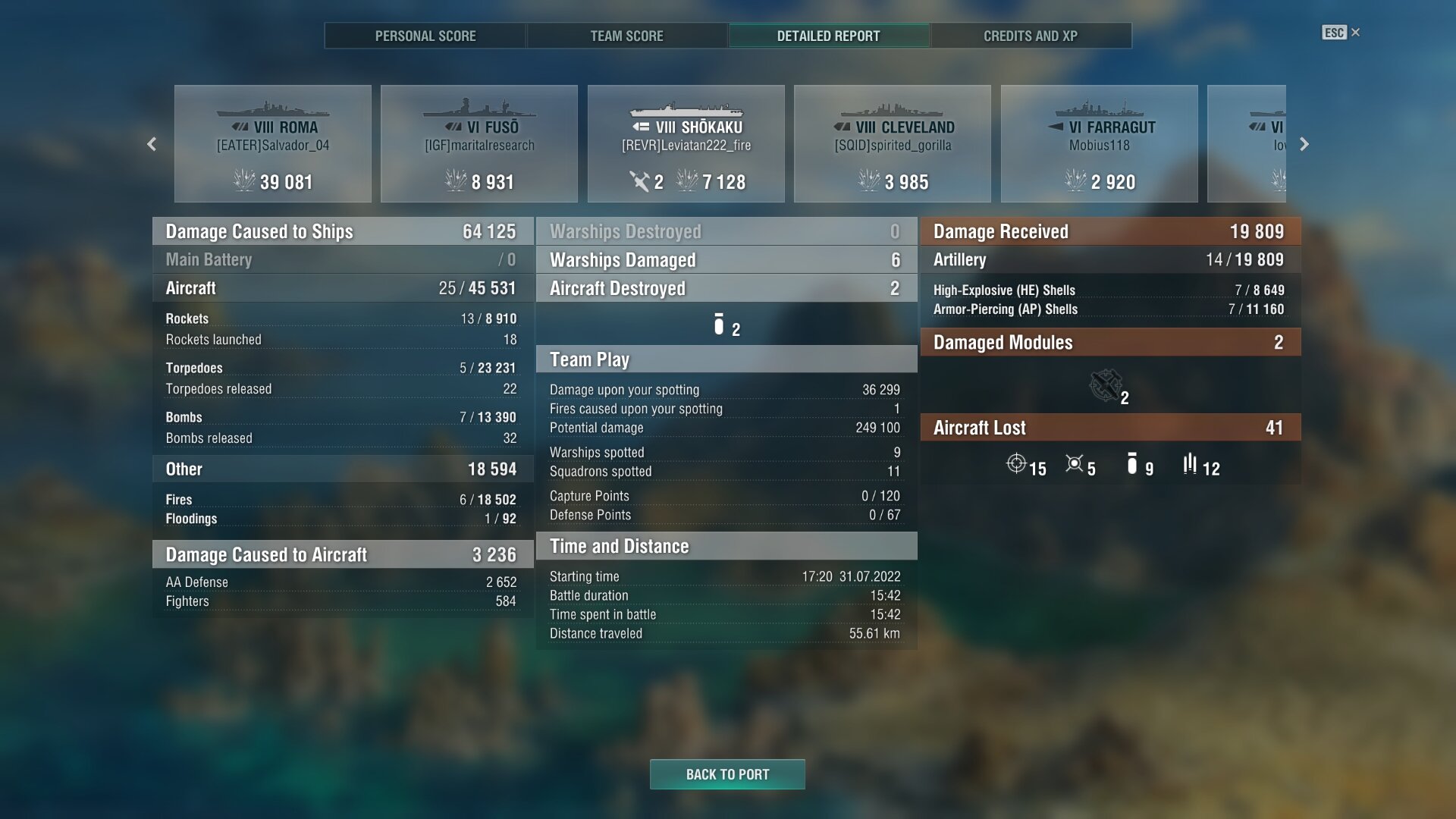Show more ships with the right arrow
The image size is (1456, 819).
tap(1304, 144)
